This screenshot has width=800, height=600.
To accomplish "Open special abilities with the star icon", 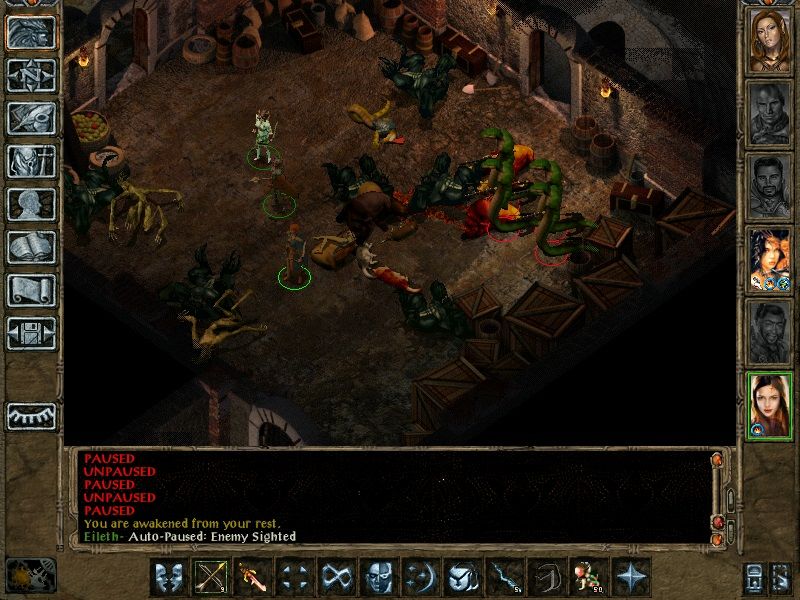I will (x=630, y=577).
